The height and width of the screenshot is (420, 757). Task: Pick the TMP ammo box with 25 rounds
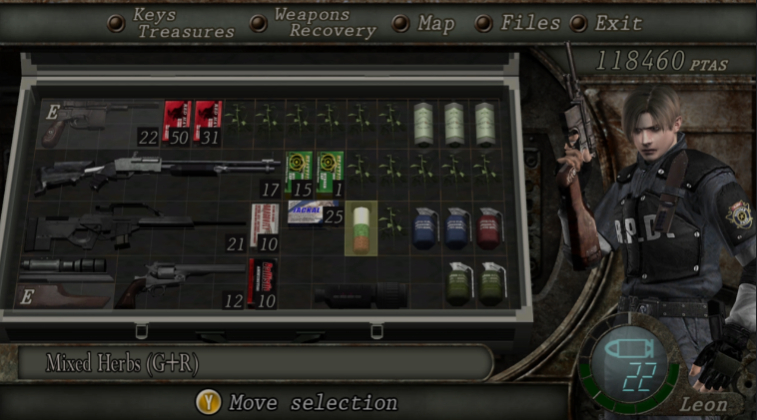pyautogui.click(x=315, y=212)
